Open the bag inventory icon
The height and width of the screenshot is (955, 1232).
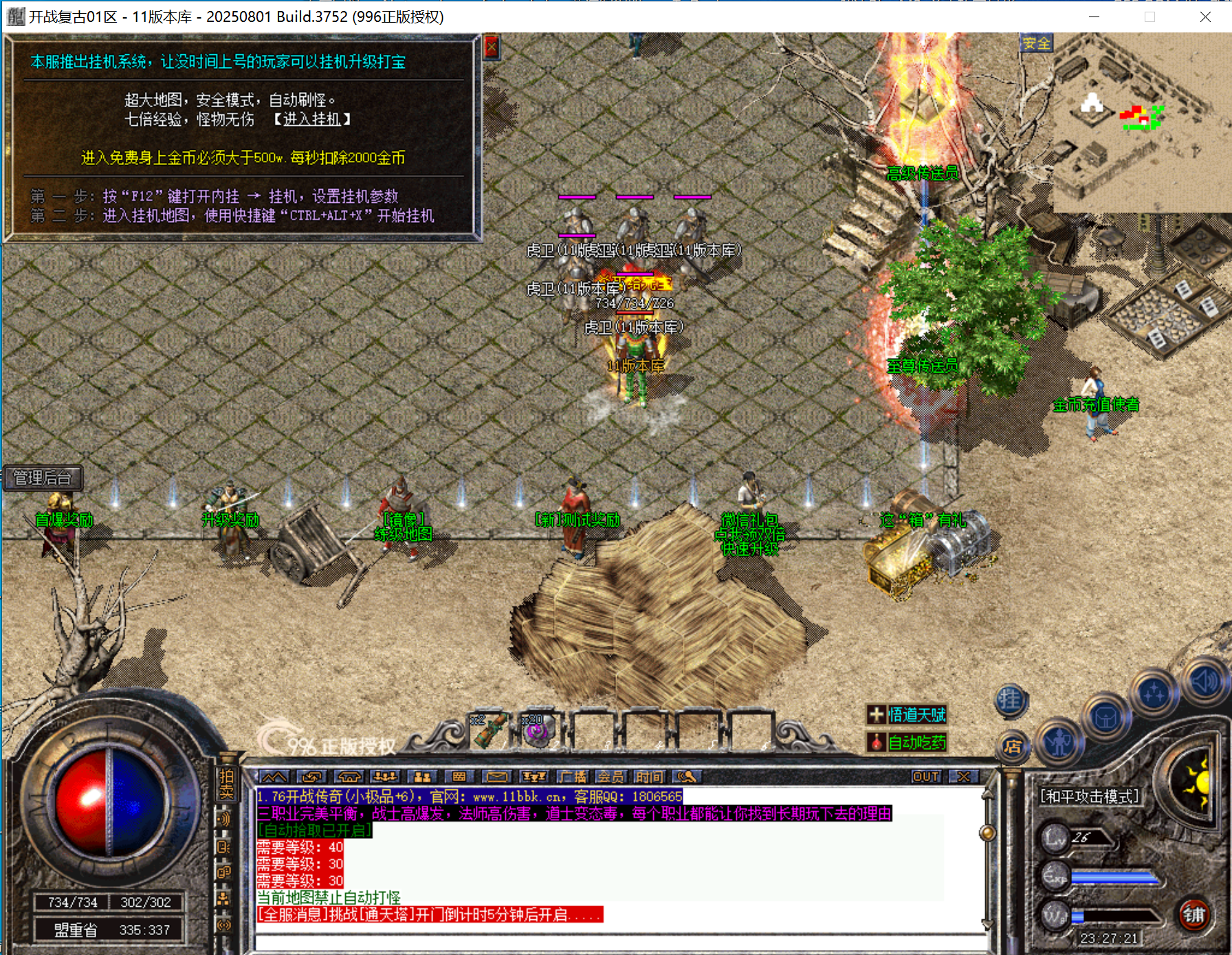tap(1105, 718)
